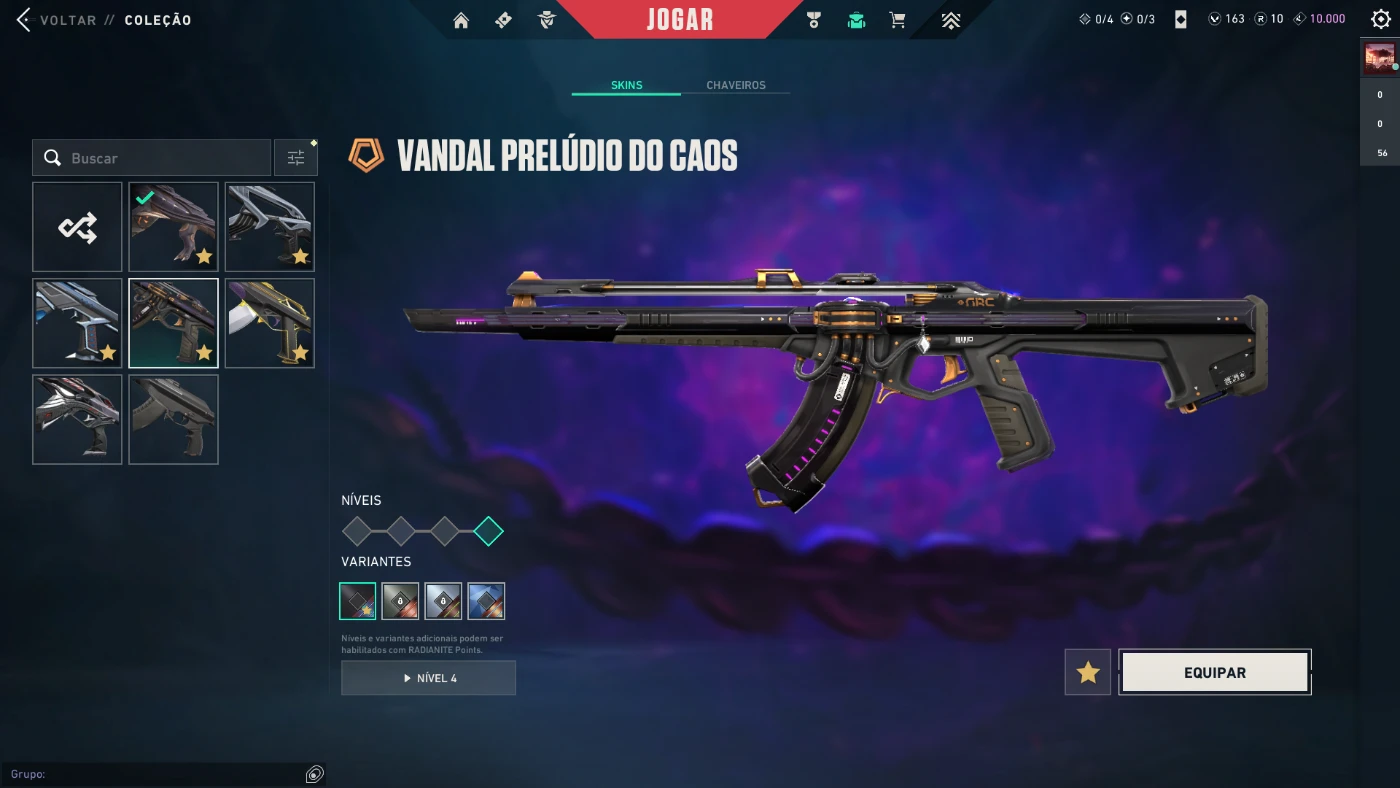1400x788 pixels.
Task: Choose the random shuffle skin tile
Action: click(x=77, y=227)
